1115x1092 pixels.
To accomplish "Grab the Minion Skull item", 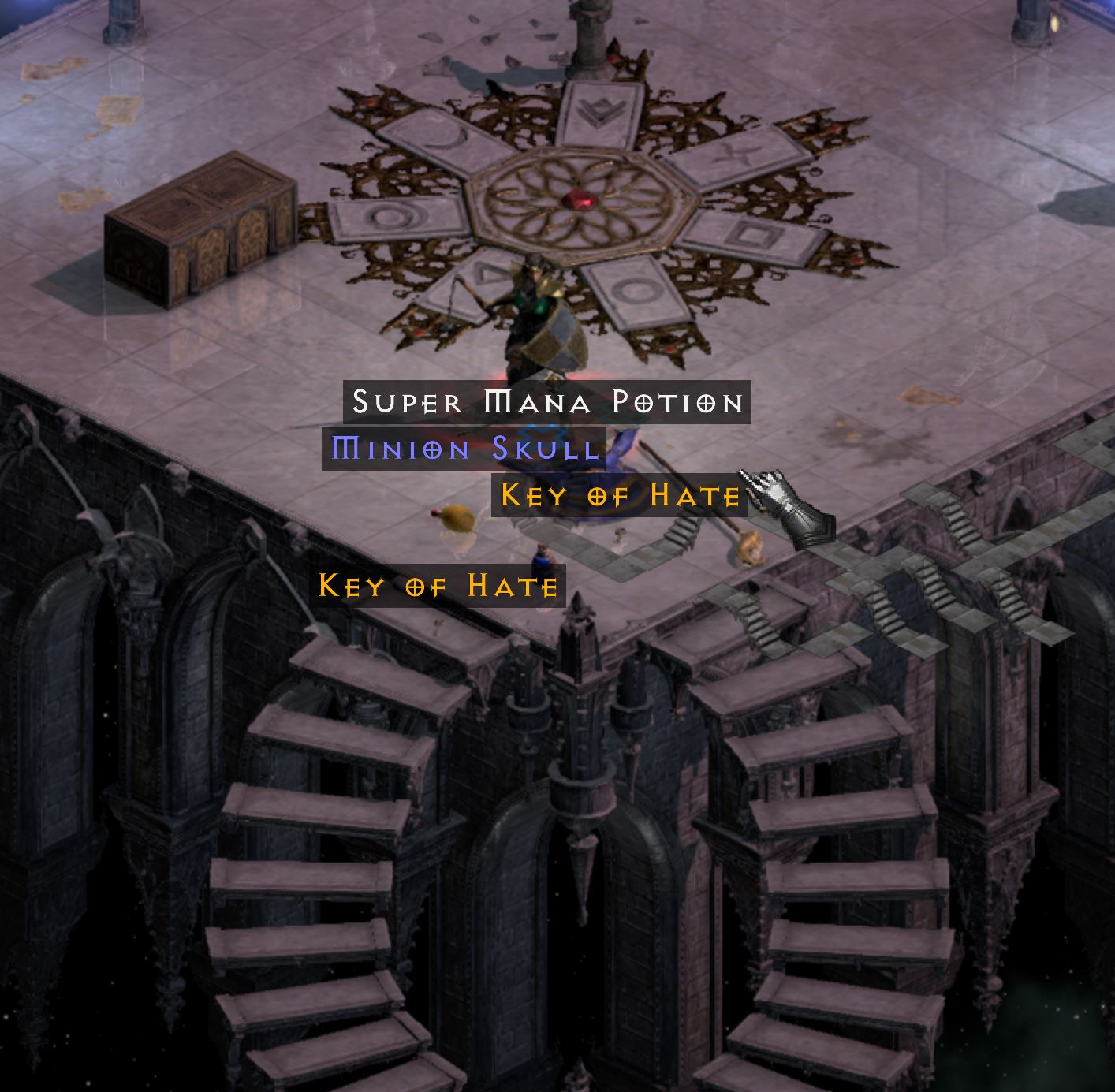I will click(x=465, y=449).
